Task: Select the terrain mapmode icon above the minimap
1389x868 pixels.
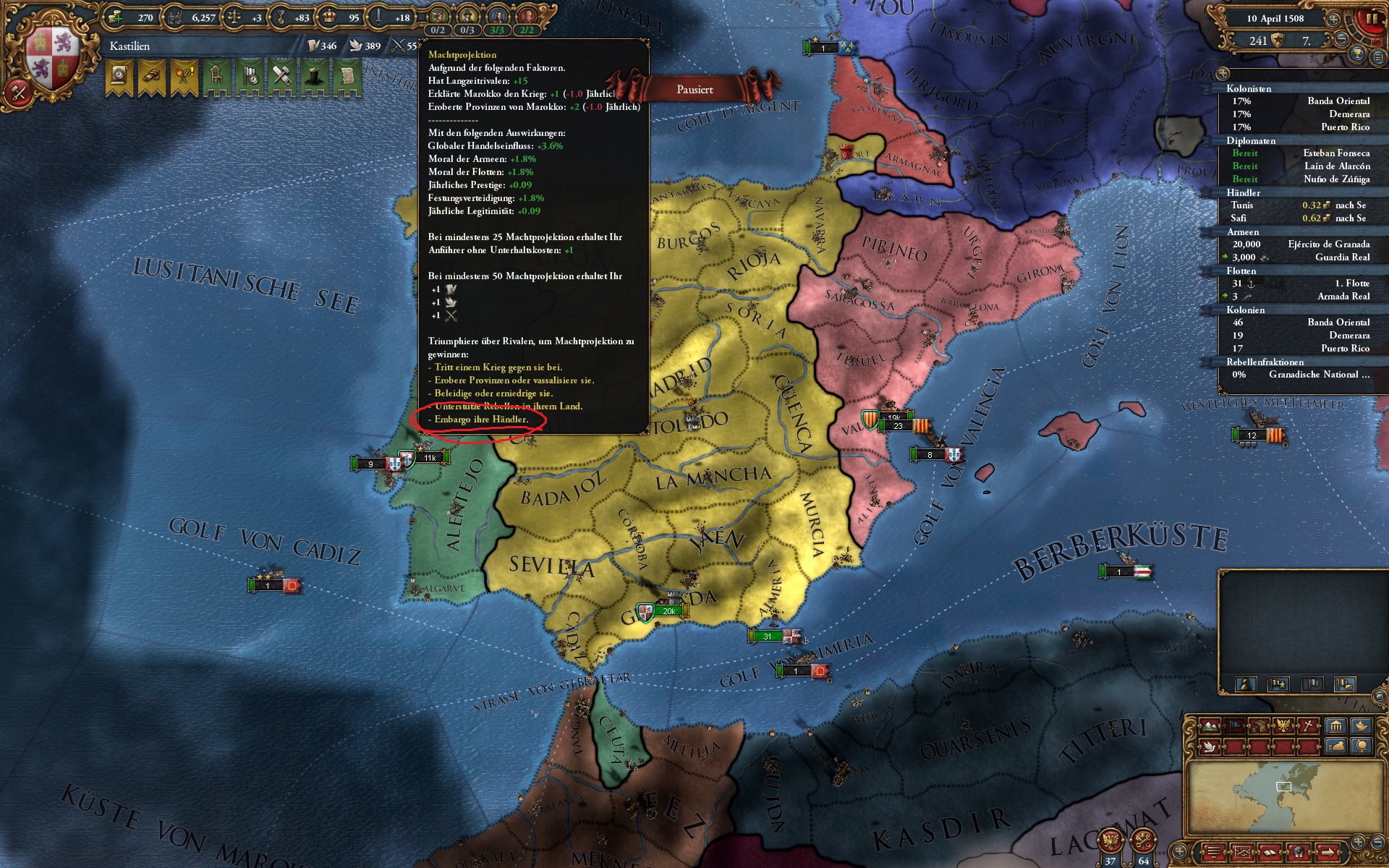Action: [1209, 726]
